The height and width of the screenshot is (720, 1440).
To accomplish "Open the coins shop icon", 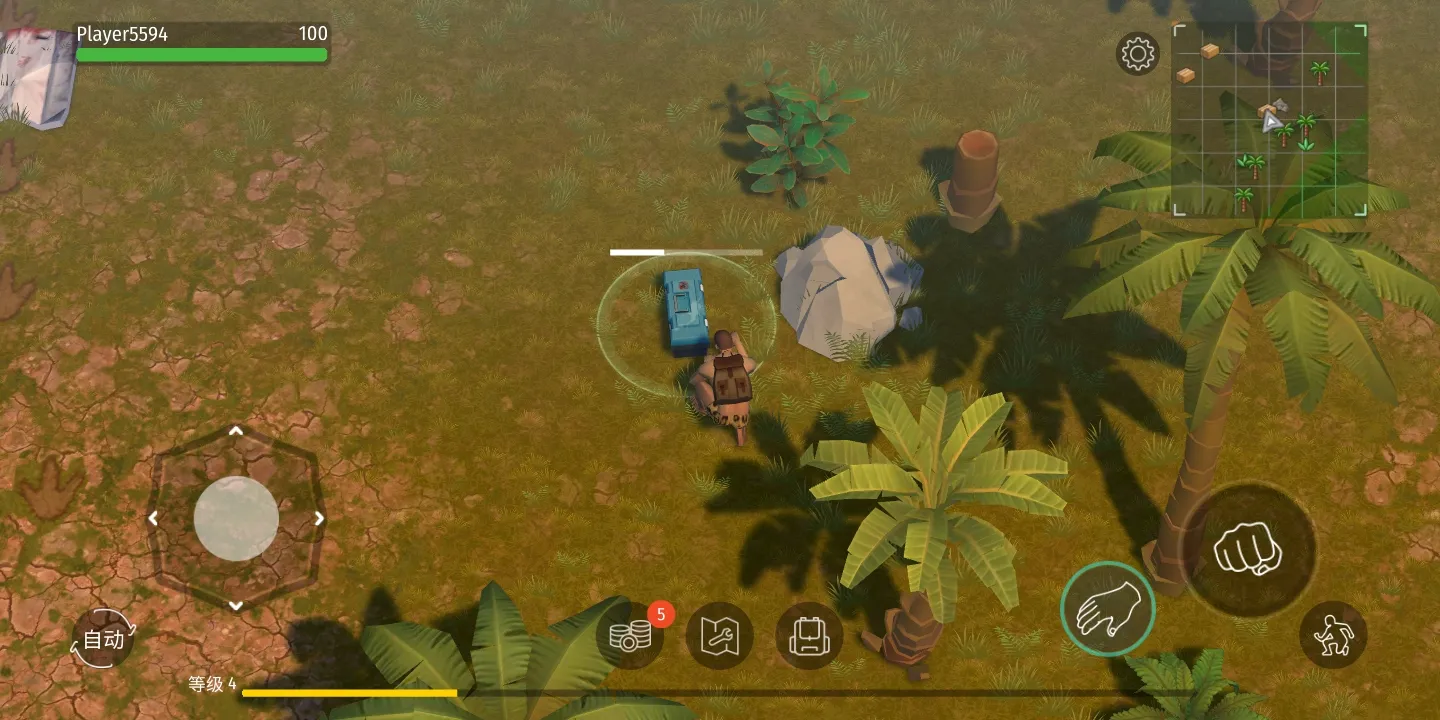I will (x=631, y=636).
